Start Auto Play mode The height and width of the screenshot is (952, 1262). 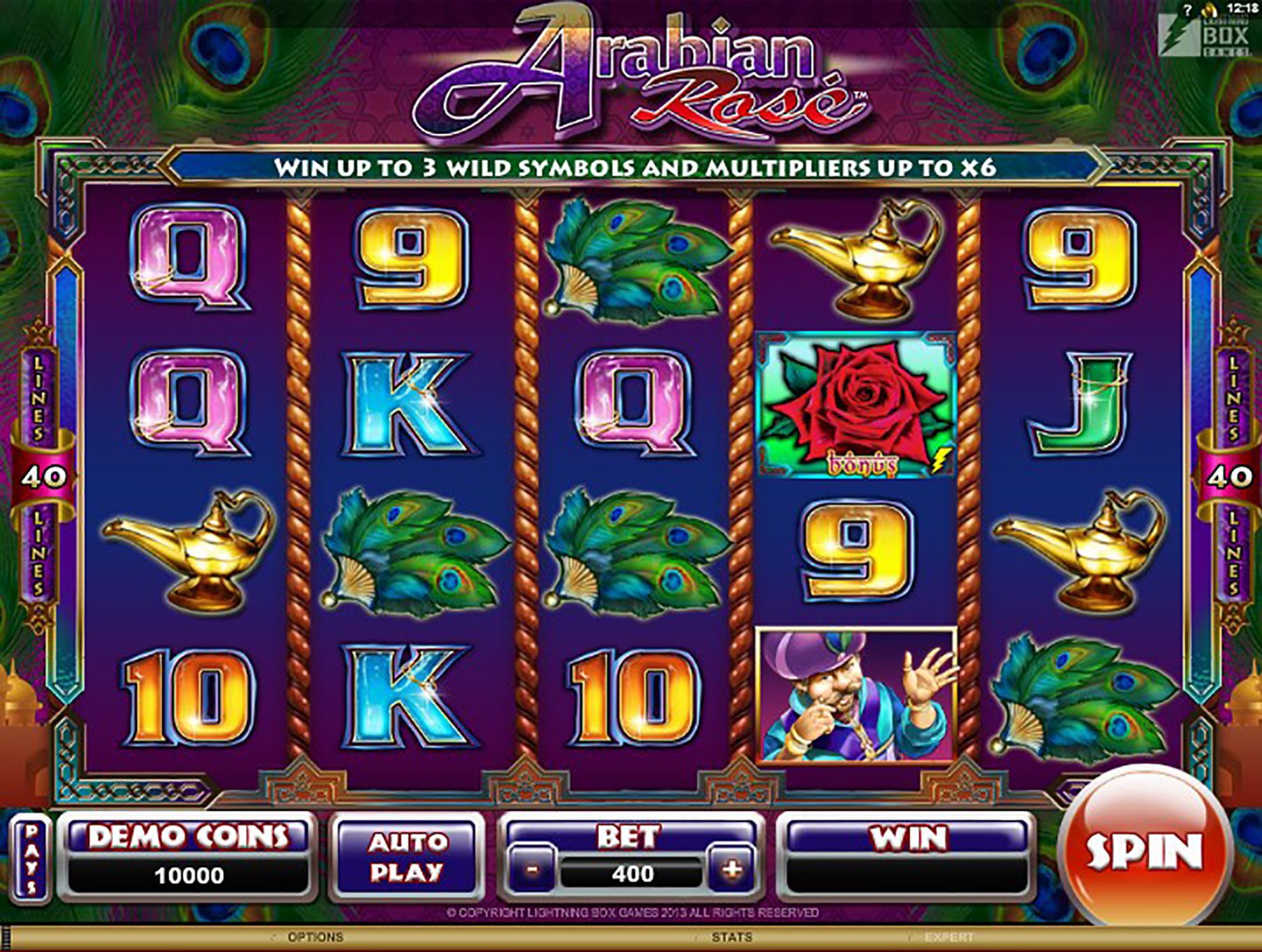407,858
